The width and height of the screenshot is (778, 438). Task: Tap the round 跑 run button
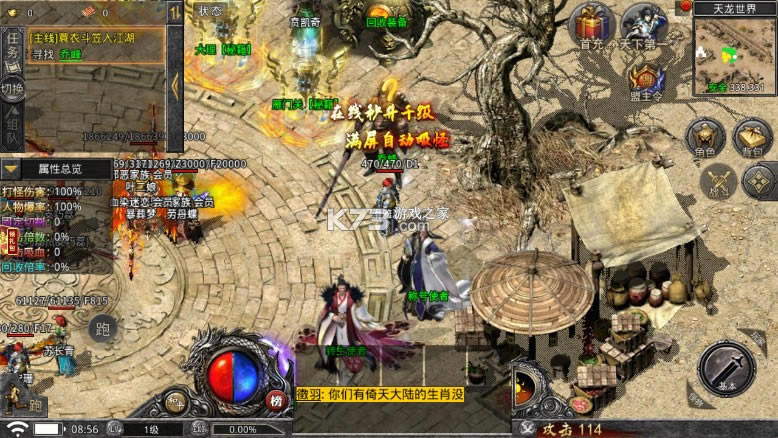coord(102,328)
